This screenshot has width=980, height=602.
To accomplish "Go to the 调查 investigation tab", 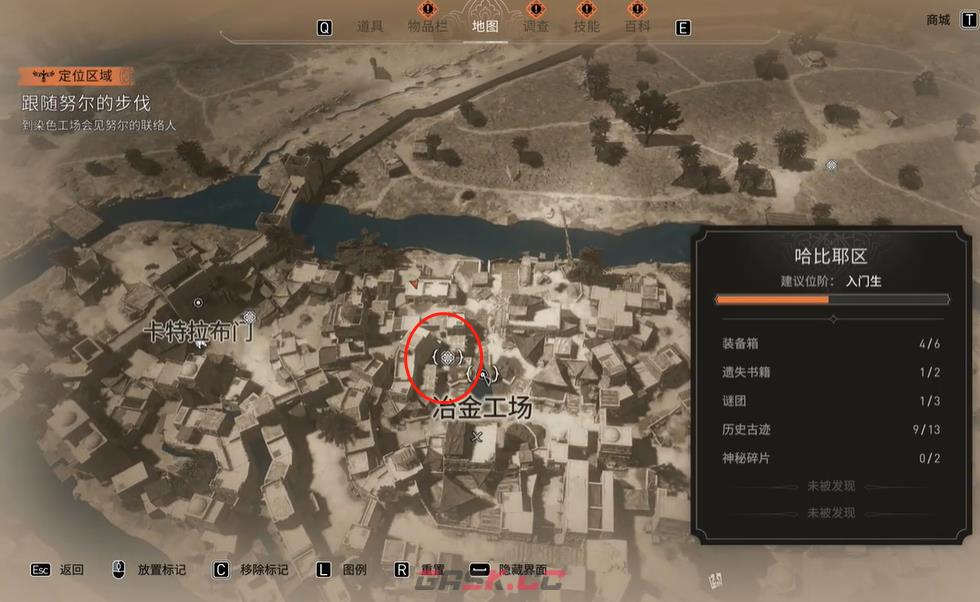I will tap(536, 27).
